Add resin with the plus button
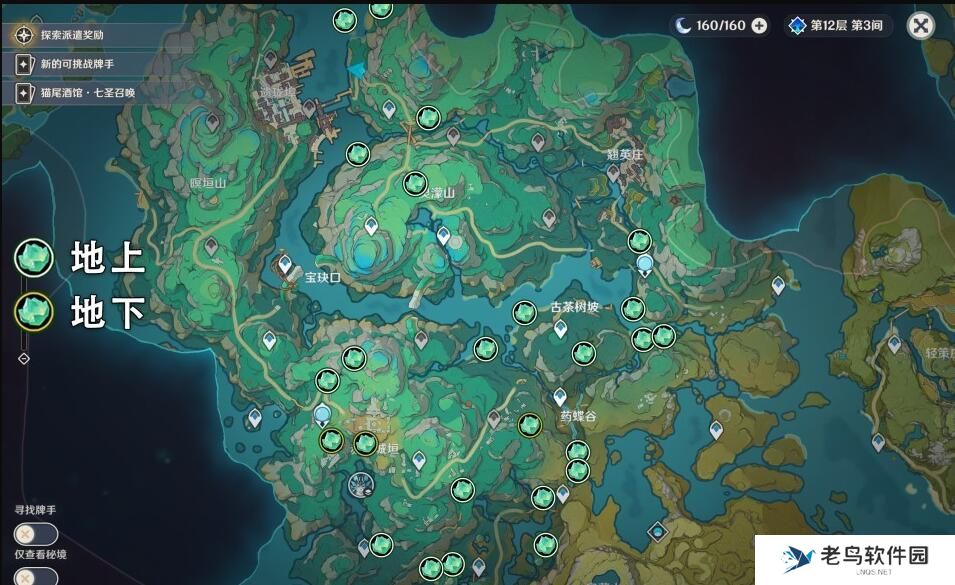 coord(760,26)
